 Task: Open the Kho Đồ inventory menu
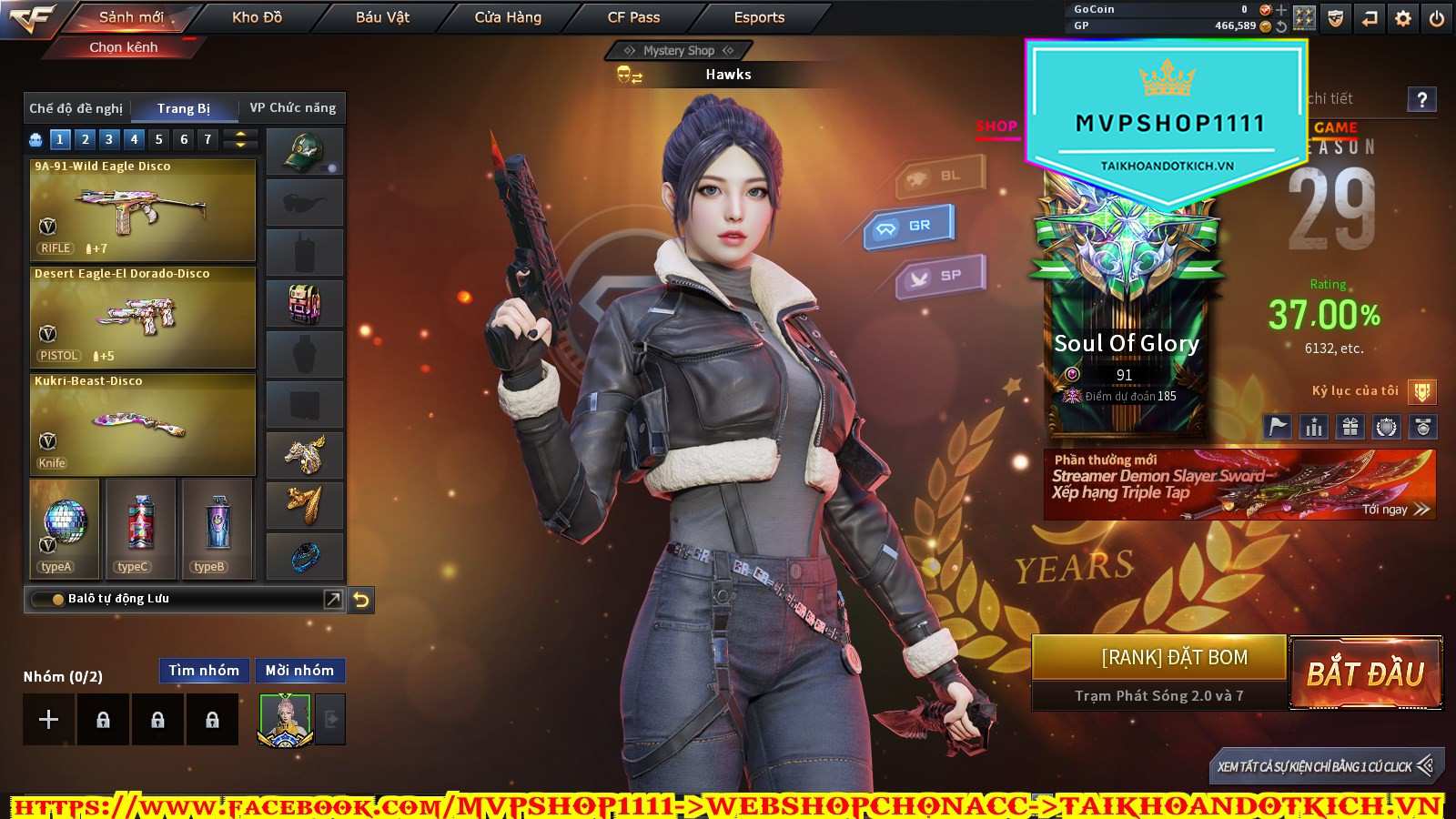(257, 17)
